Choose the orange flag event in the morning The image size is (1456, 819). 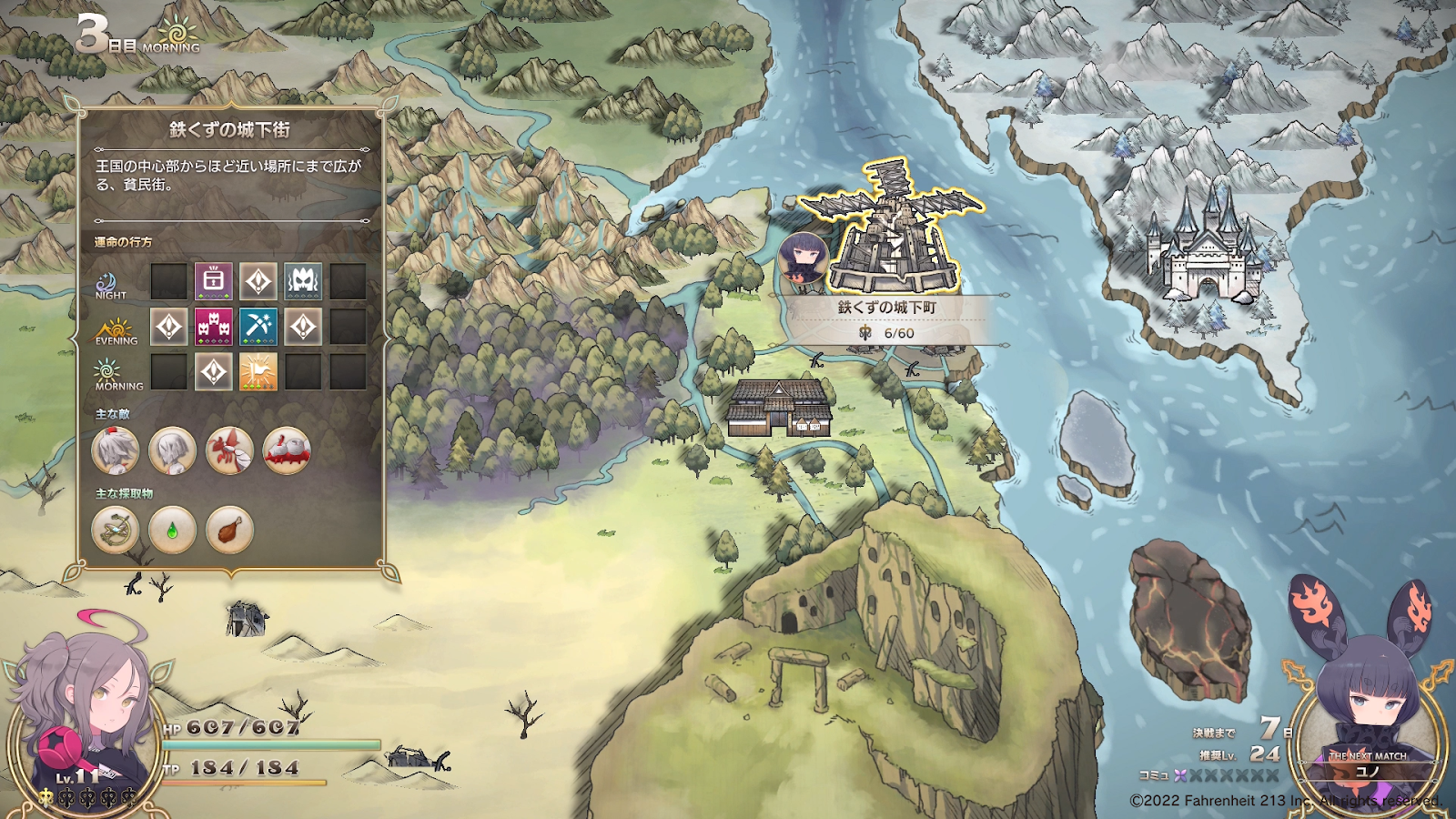258,372
